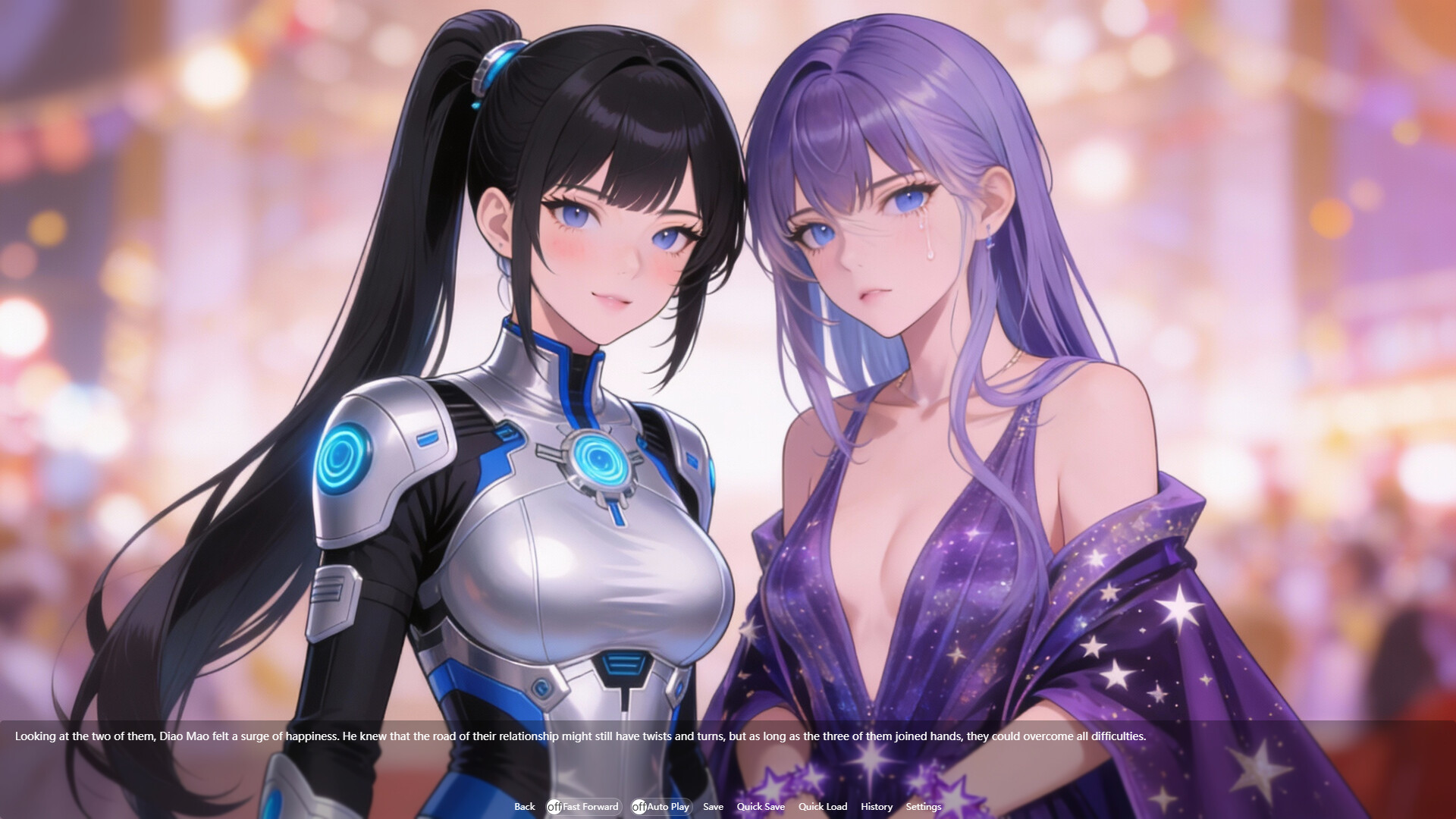Click the black-haired girl's character sprite
Viewport: 1456px width, 819px height.
pyautogui.click(x=531, y=379)
